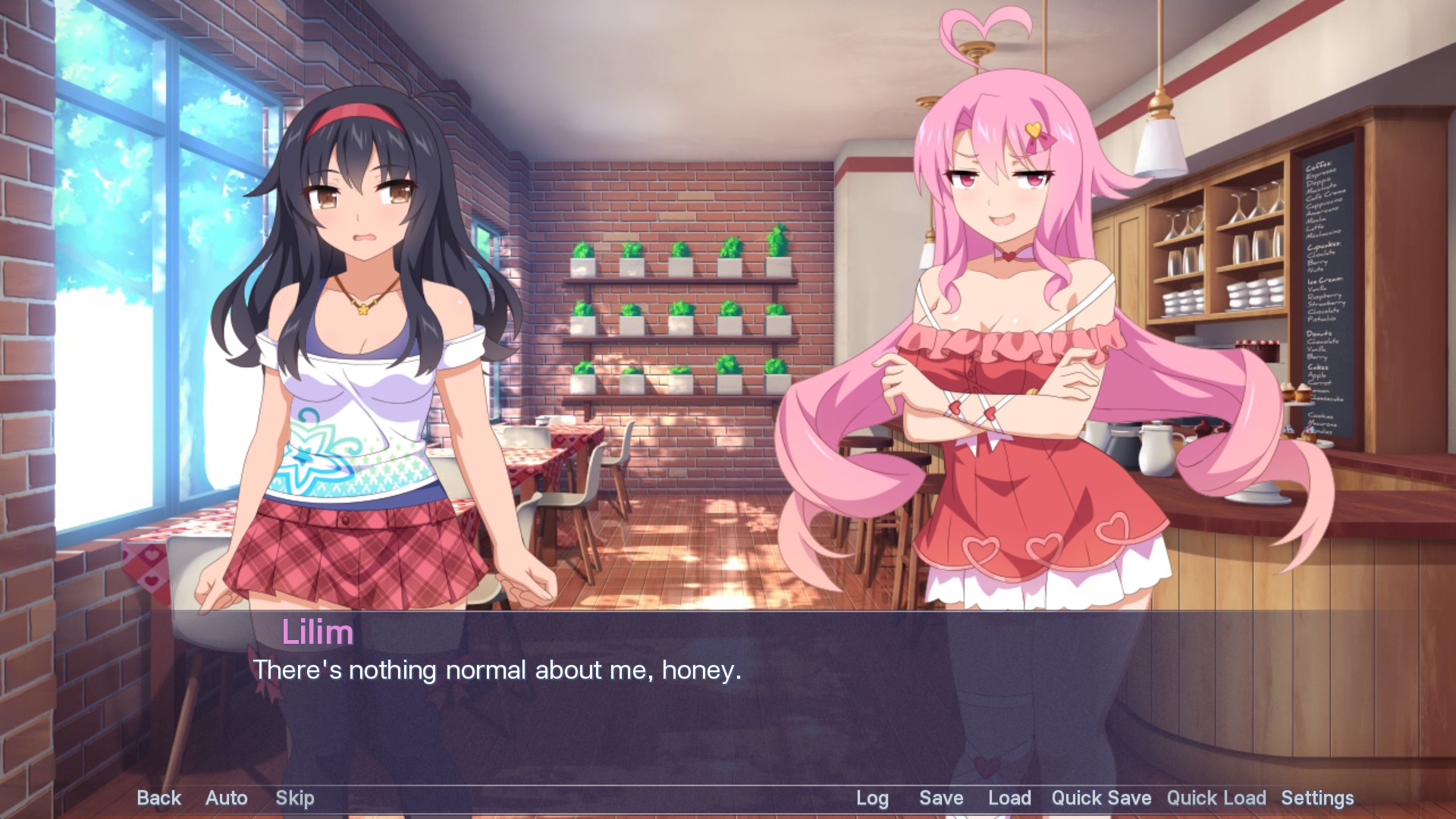Open the dialogue history Log
The width and height of the screenshot is (1456, 819).
pyautogui.click(x=872, y=798)
